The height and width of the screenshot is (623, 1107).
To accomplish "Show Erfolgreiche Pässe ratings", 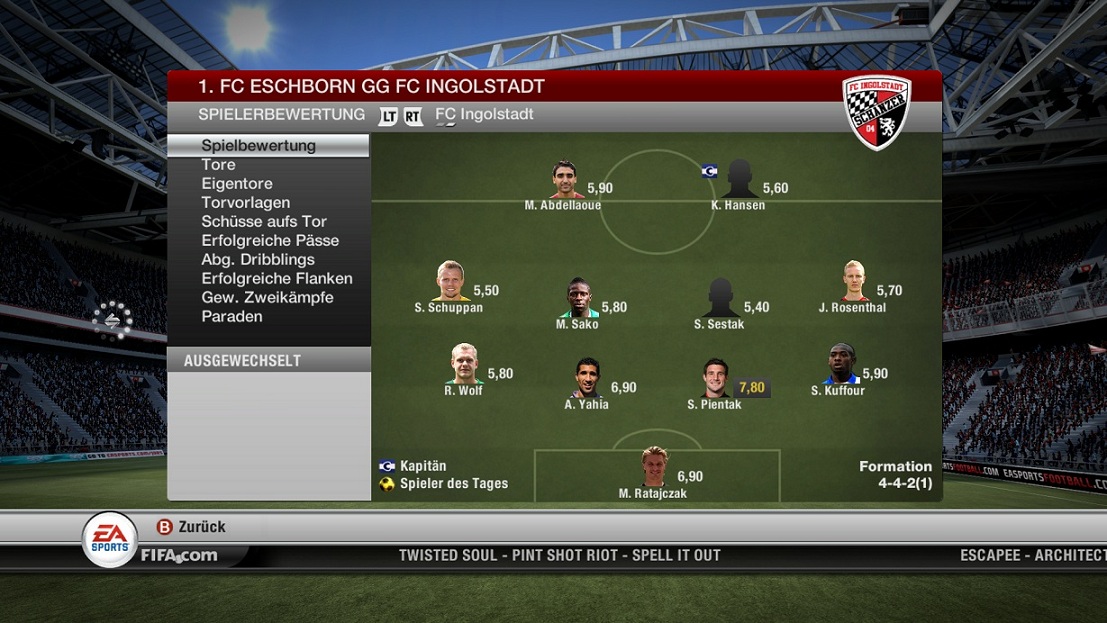I will click(x=270, y=241).
